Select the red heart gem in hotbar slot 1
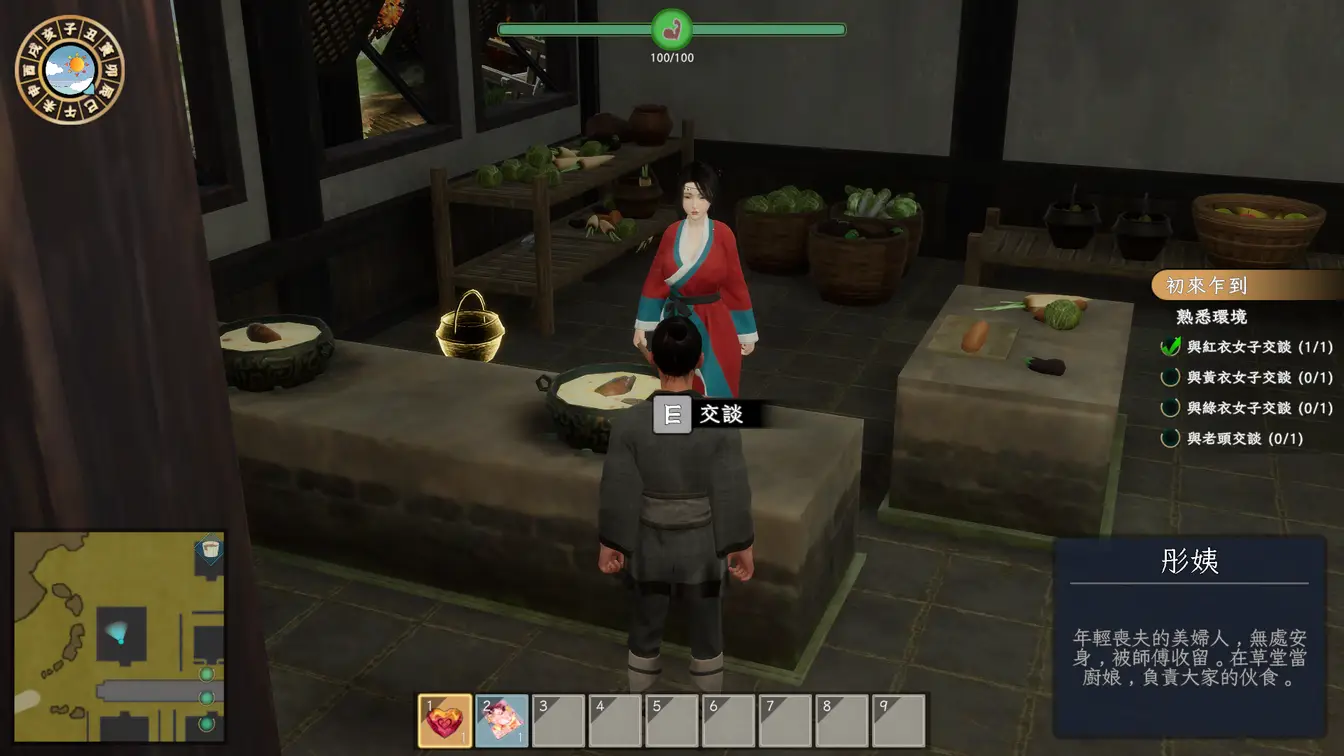 [444, 720]
